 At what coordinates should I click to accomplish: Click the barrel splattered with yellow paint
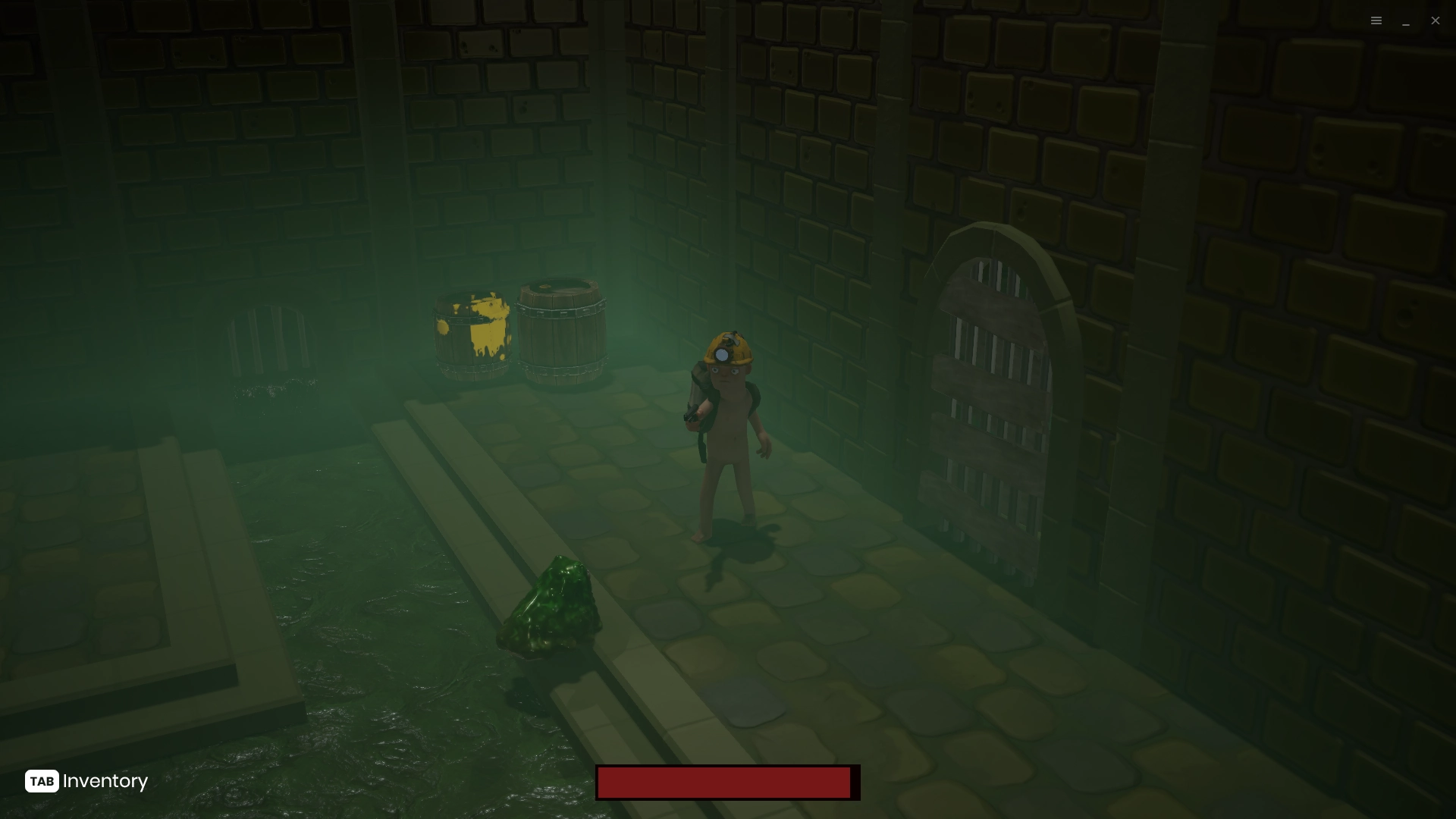point(474,330)
